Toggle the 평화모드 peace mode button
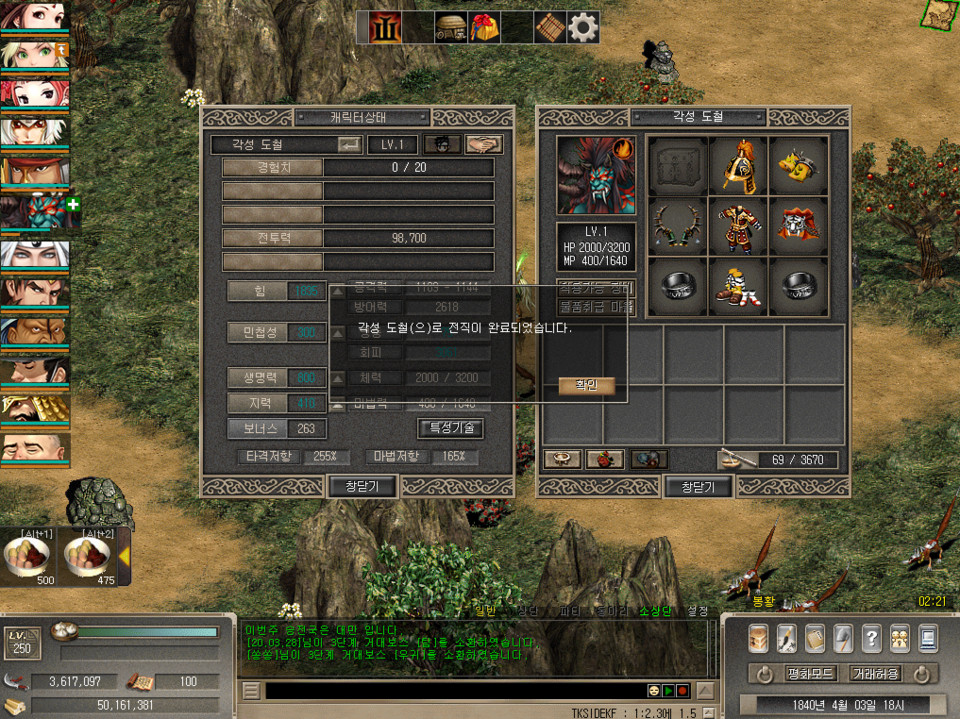The height and width of the screenshot is (719, 960). click(811, 674)
